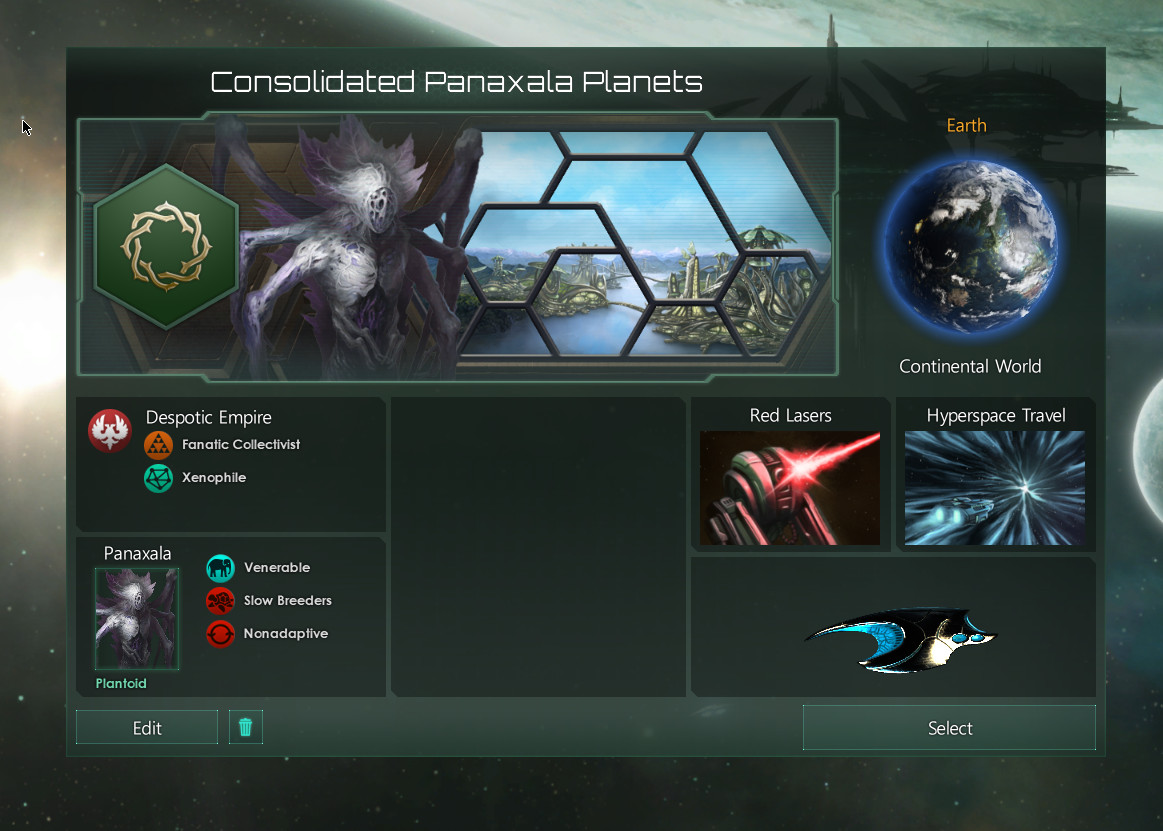This screenshot has width=1163, height=831.
Task: Click the Hyperspace Travel image
Action: [995, 488]
